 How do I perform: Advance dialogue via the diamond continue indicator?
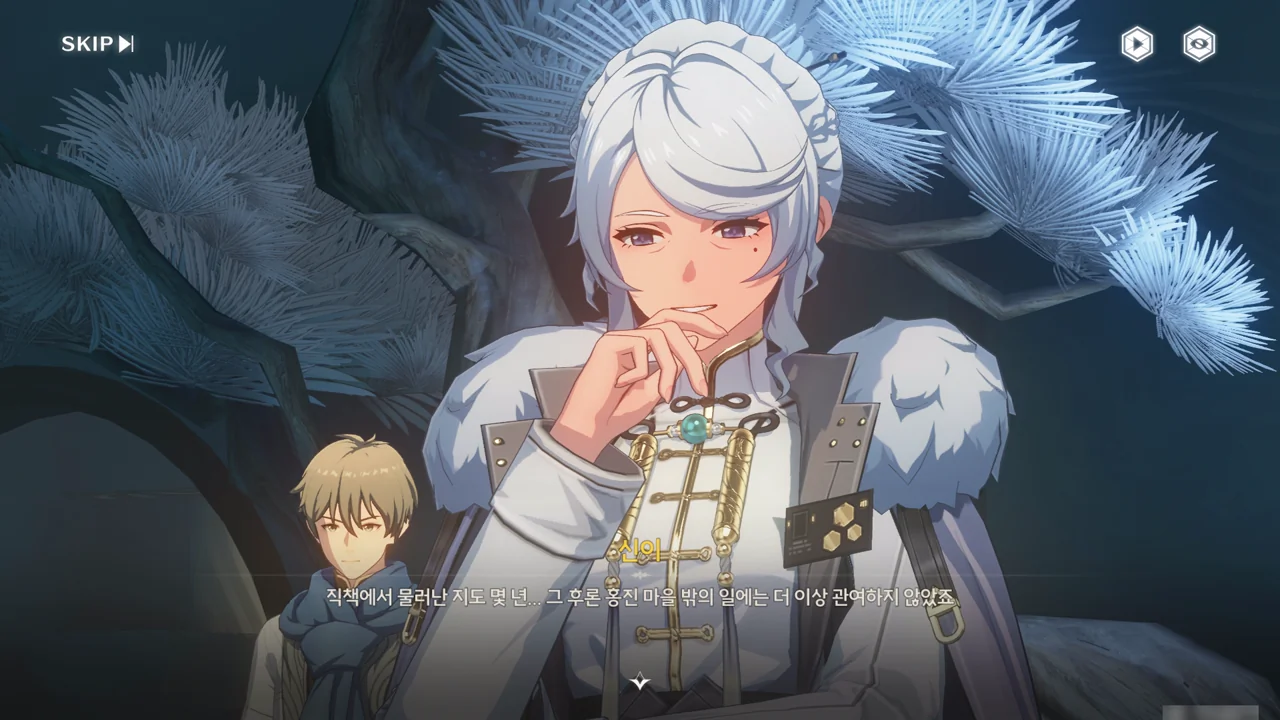click(x=640, y=682)
